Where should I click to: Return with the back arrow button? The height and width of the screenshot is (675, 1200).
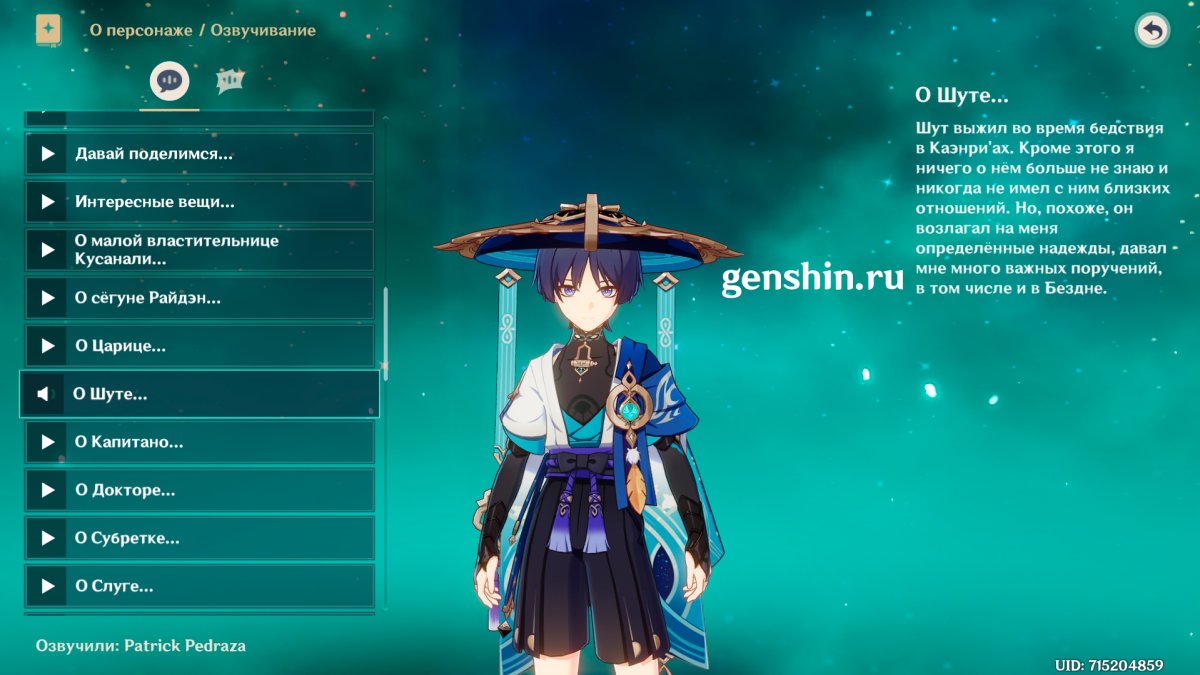pyautogui.click(x=1152, y=31)
